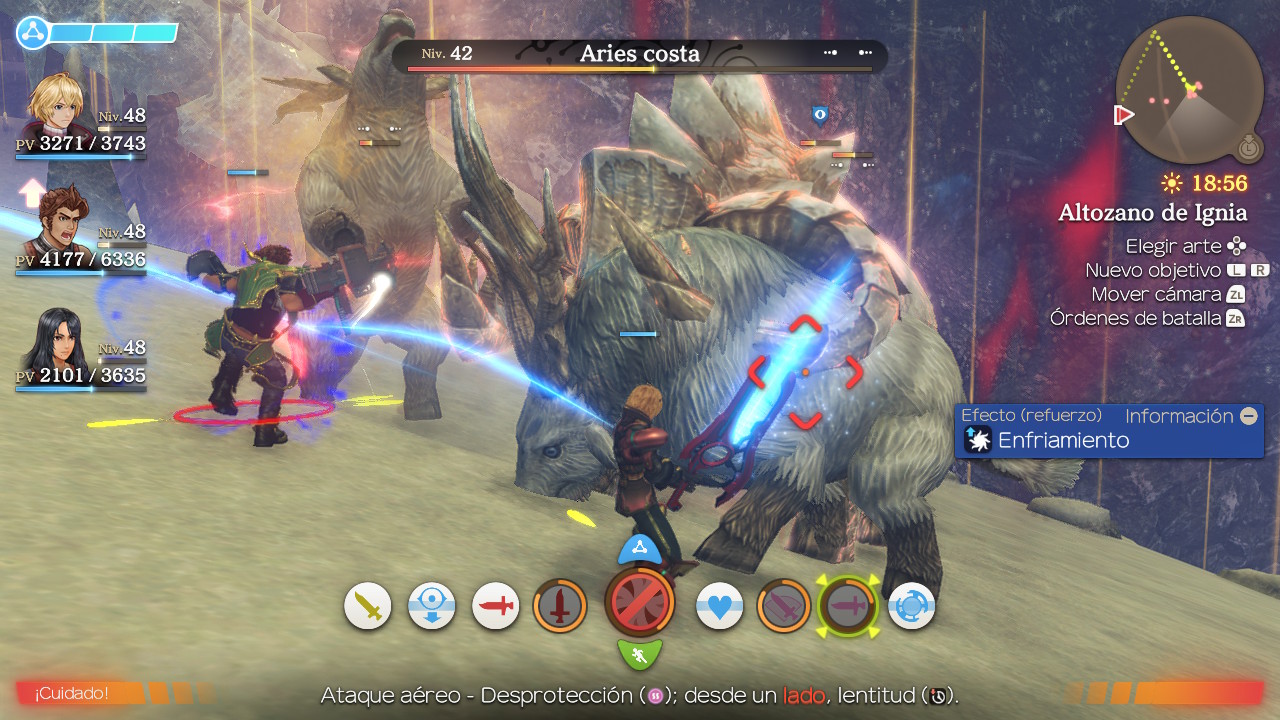The image size is (1280, 720).
Task: Collapse the Información effect panel
Action: 1248,416
